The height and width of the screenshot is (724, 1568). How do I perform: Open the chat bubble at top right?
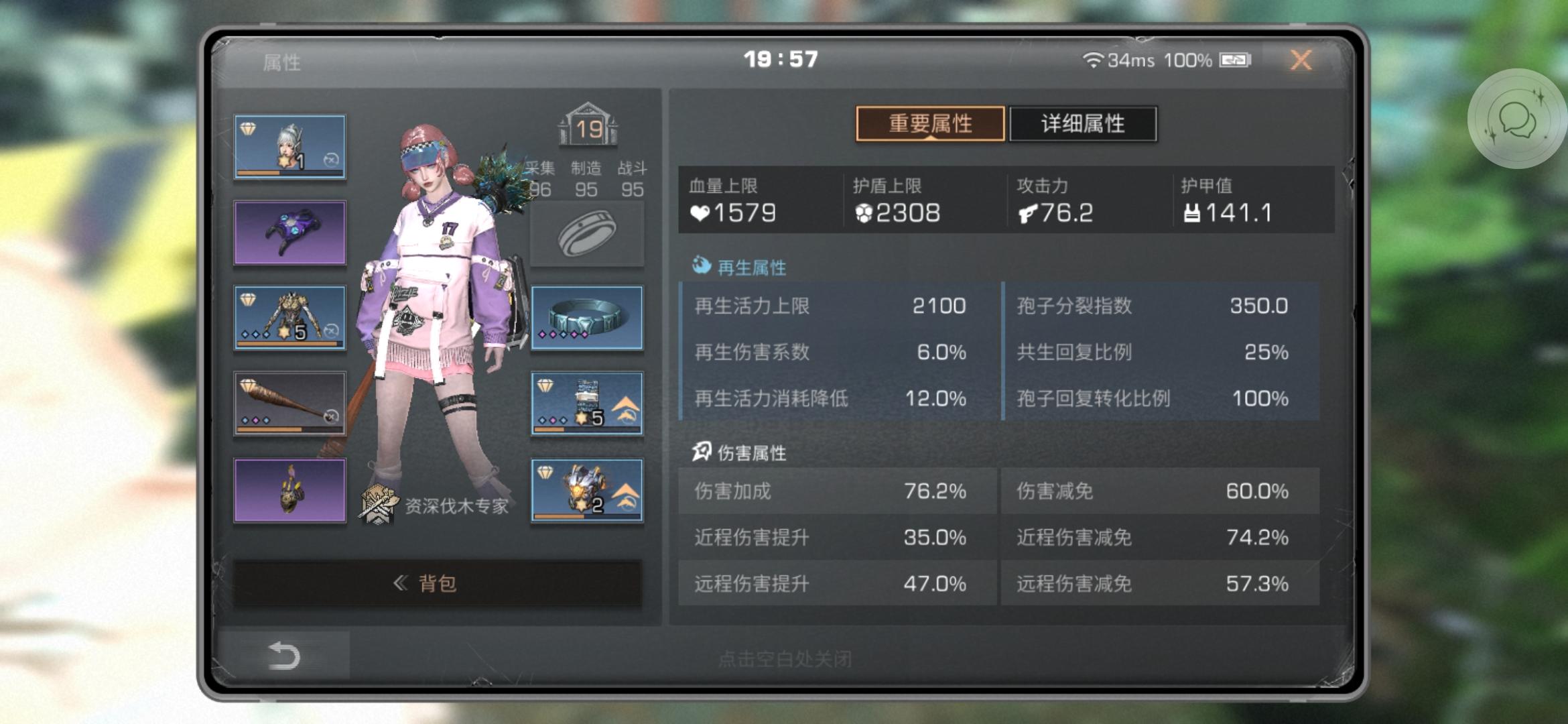pos(1518,124)
